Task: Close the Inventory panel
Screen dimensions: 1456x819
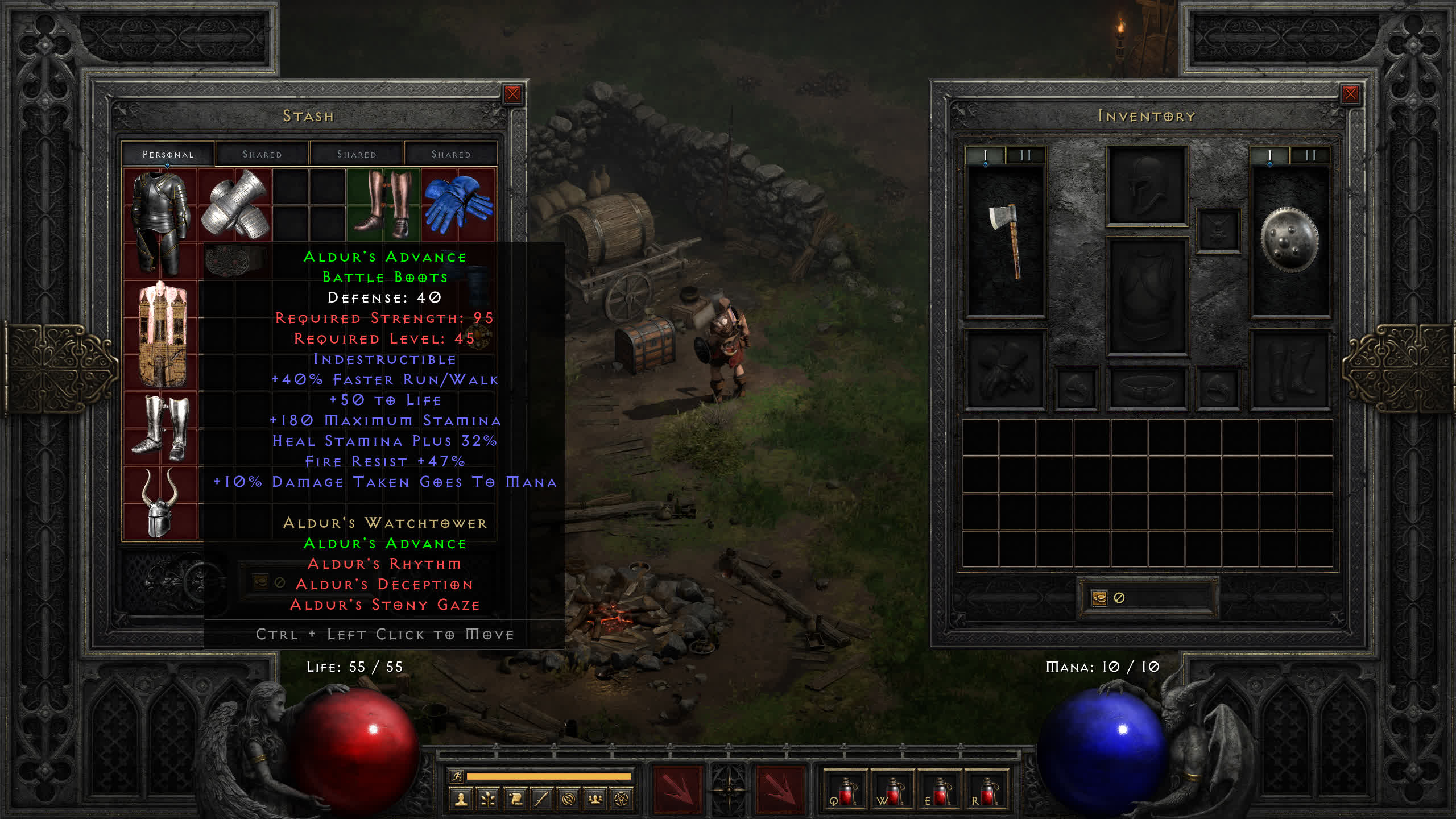Action: (1350, 94)
